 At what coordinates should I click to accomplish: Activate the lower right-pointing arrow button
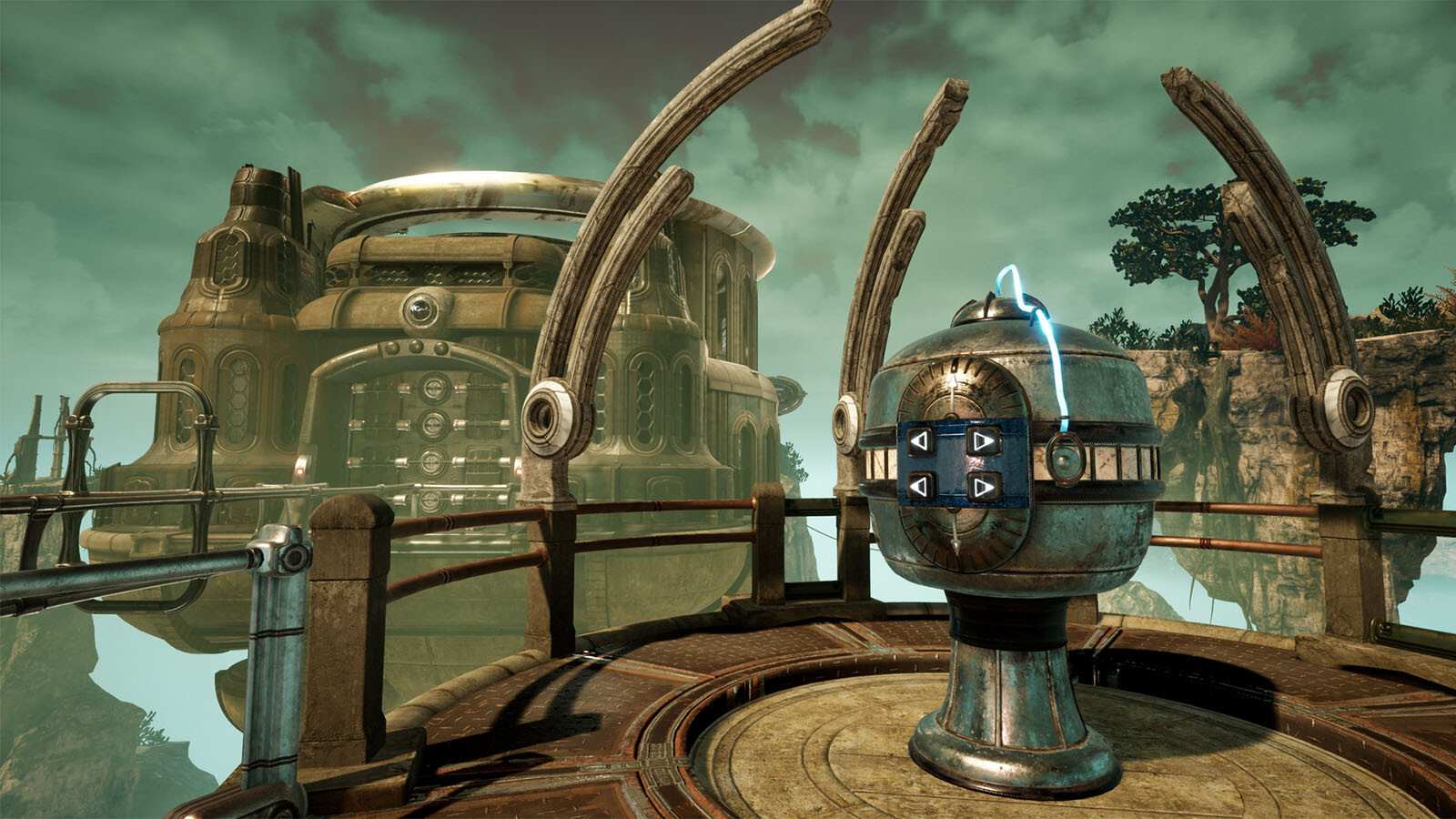[982, 488]
